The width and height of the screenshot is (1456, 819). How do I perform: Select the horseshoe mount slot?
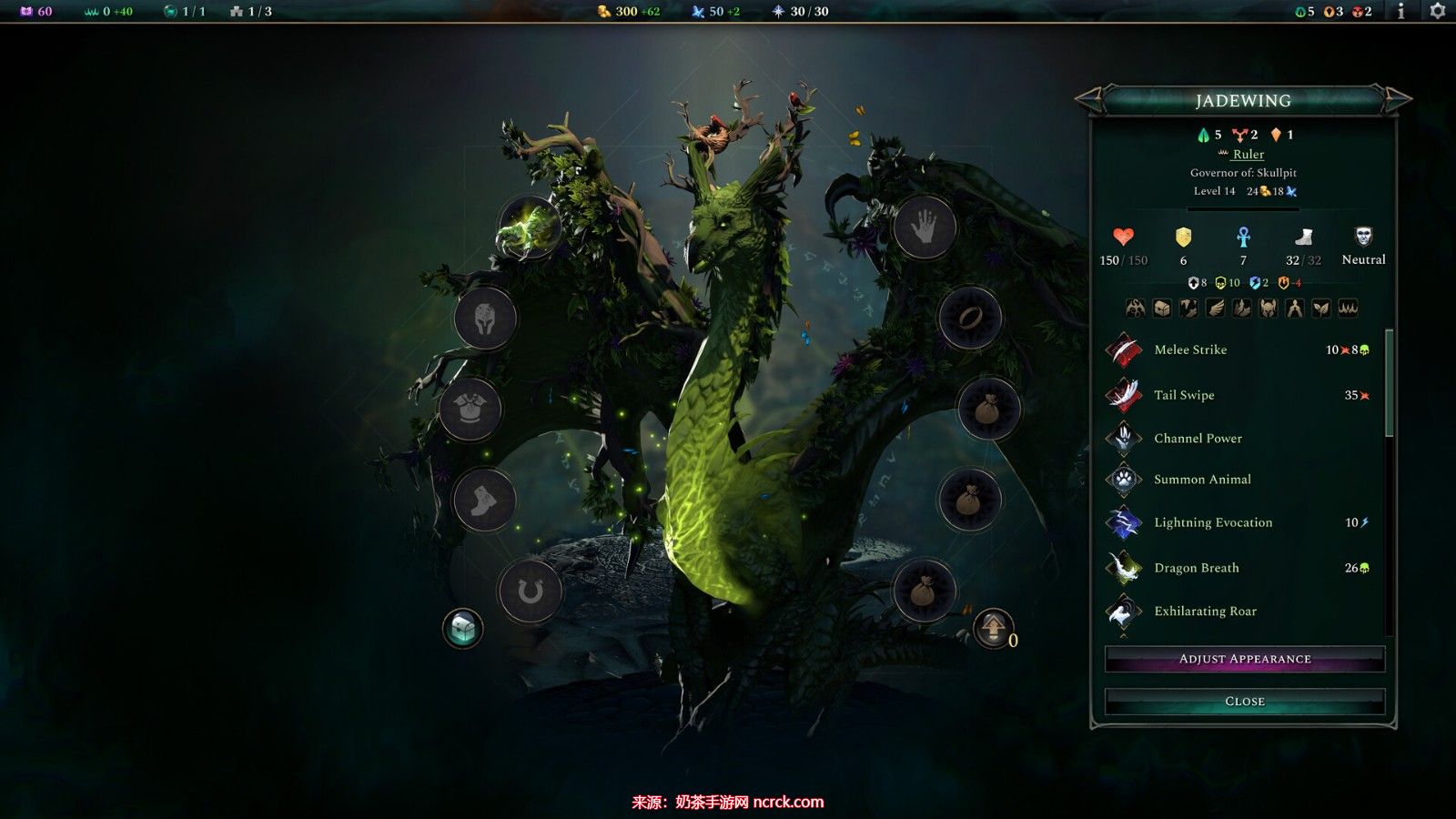530,592
